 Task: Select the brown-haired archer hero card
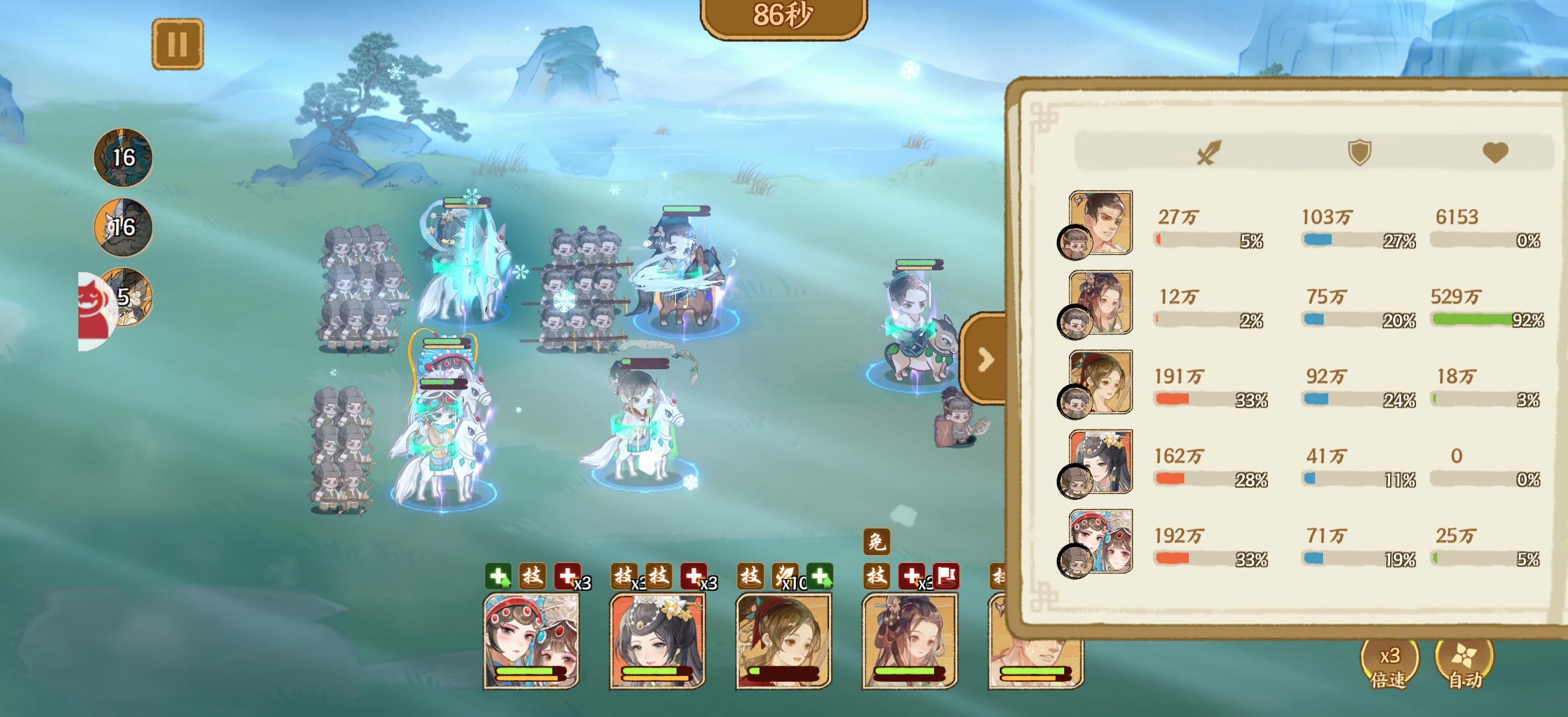click(x=783, y=641)
